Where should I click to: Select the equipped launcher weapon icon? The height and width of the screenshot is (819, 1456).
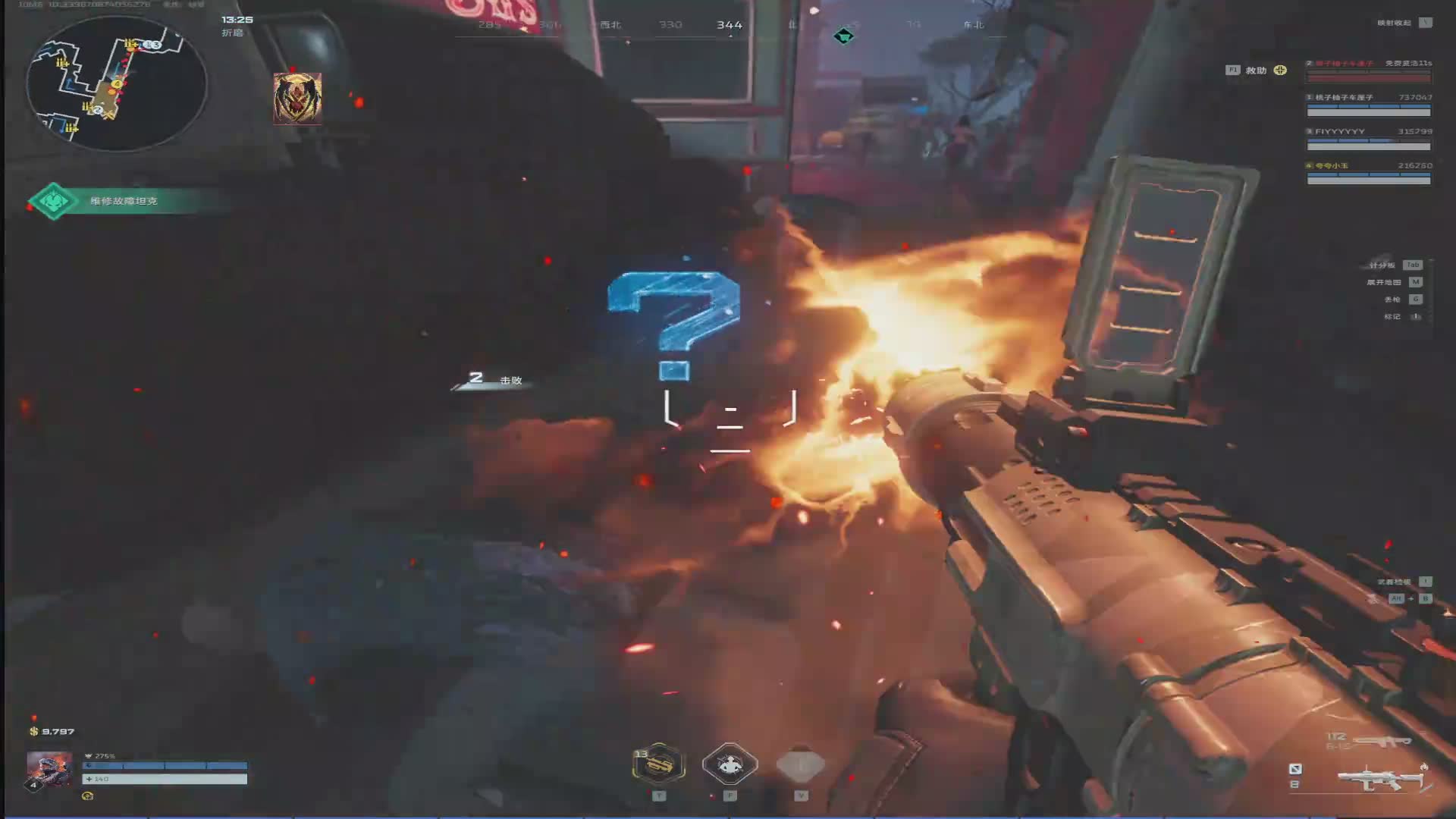1382,777
